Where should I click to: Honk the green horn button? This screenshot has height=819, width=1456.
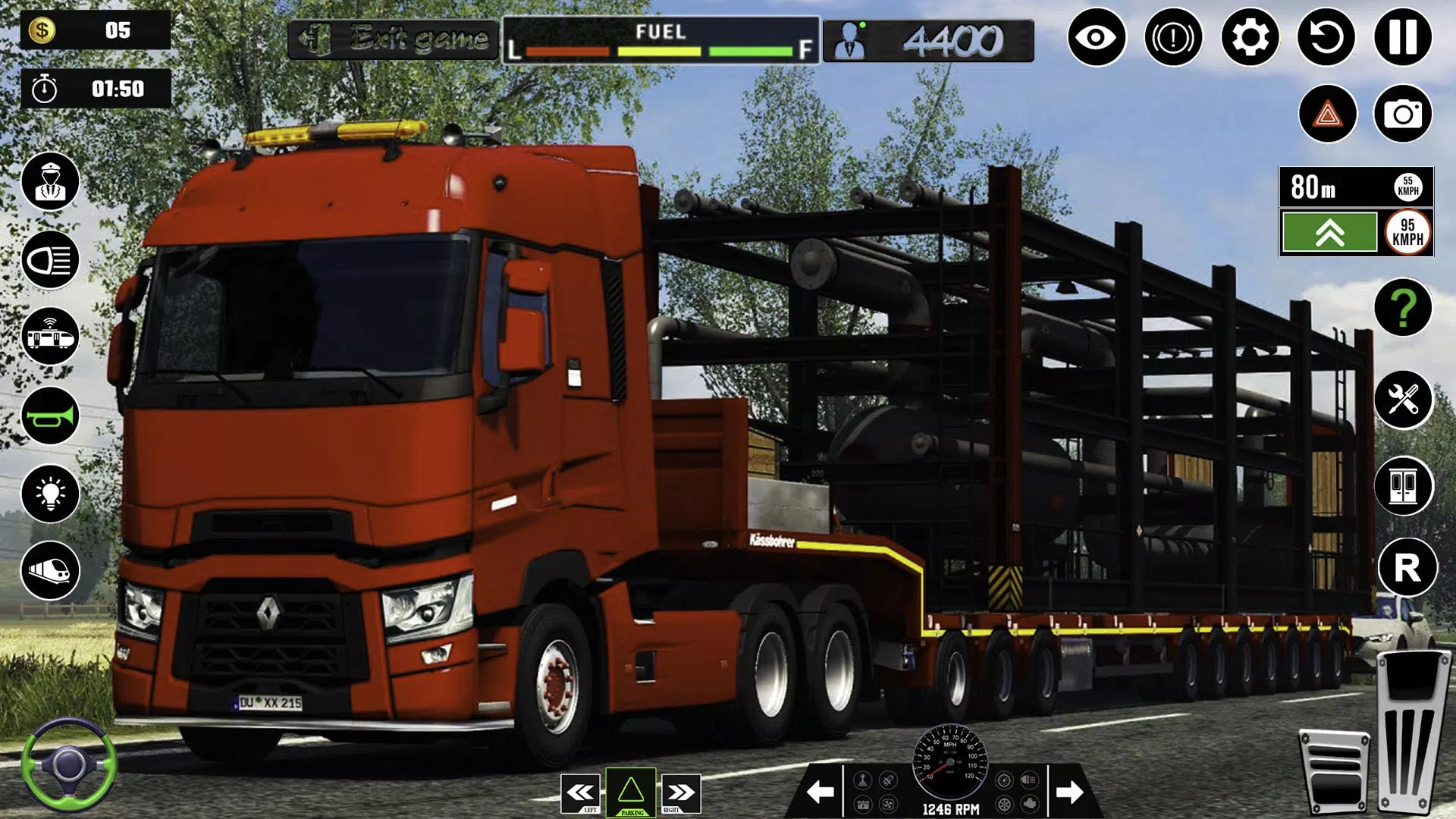click(x=50, y=416)
